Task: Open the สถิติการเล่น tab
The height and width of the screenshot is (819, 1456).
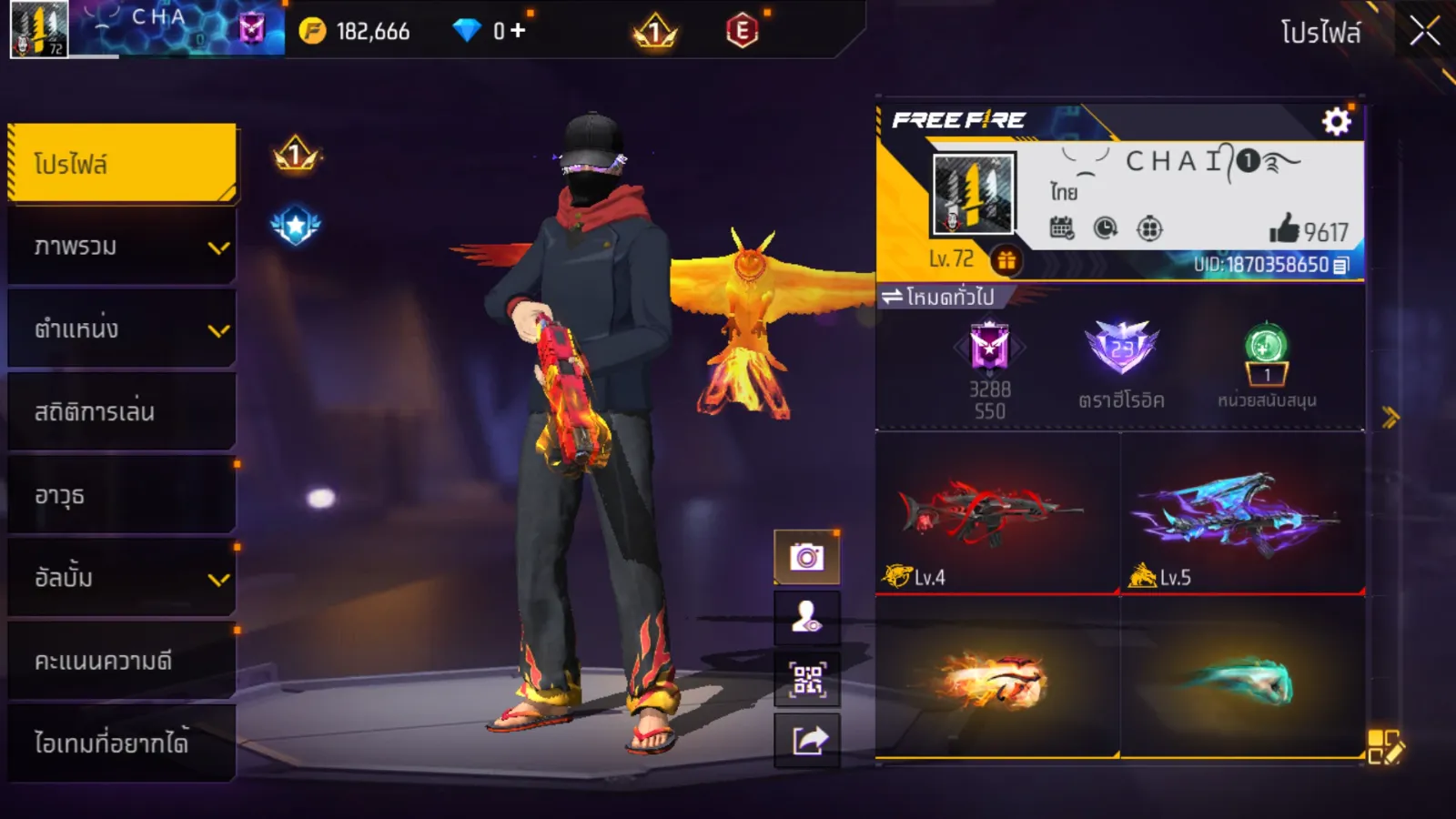Action: (122, 412)
